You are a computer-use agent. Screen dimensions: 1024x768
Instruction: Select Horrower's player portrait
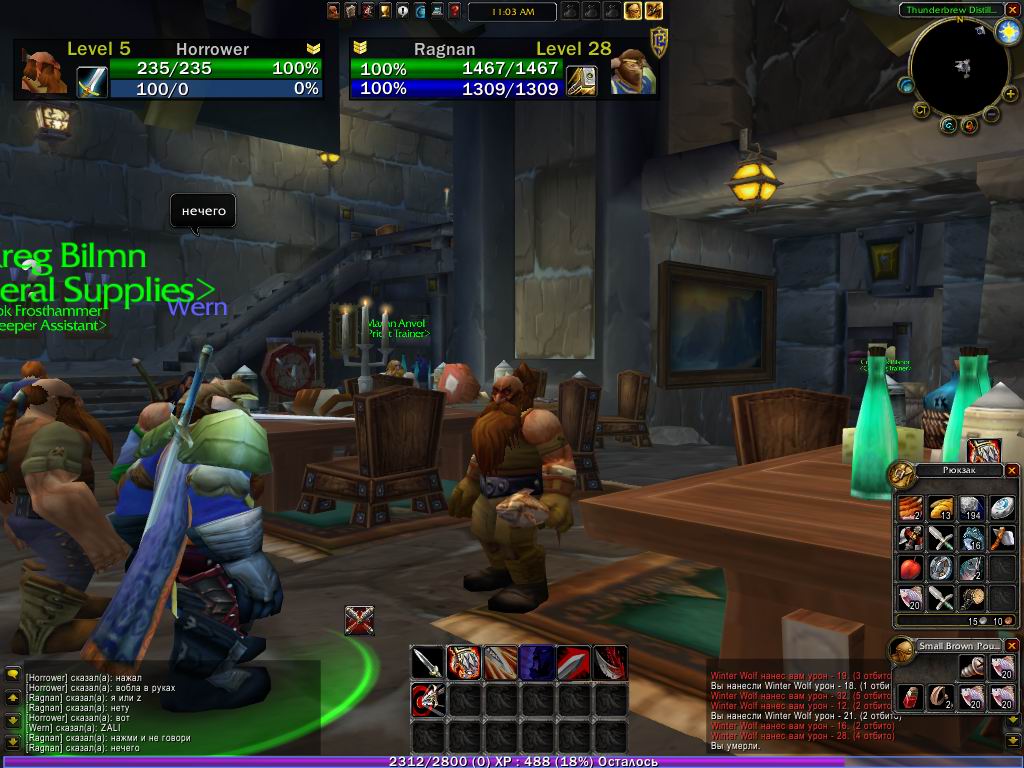point(45,71)
